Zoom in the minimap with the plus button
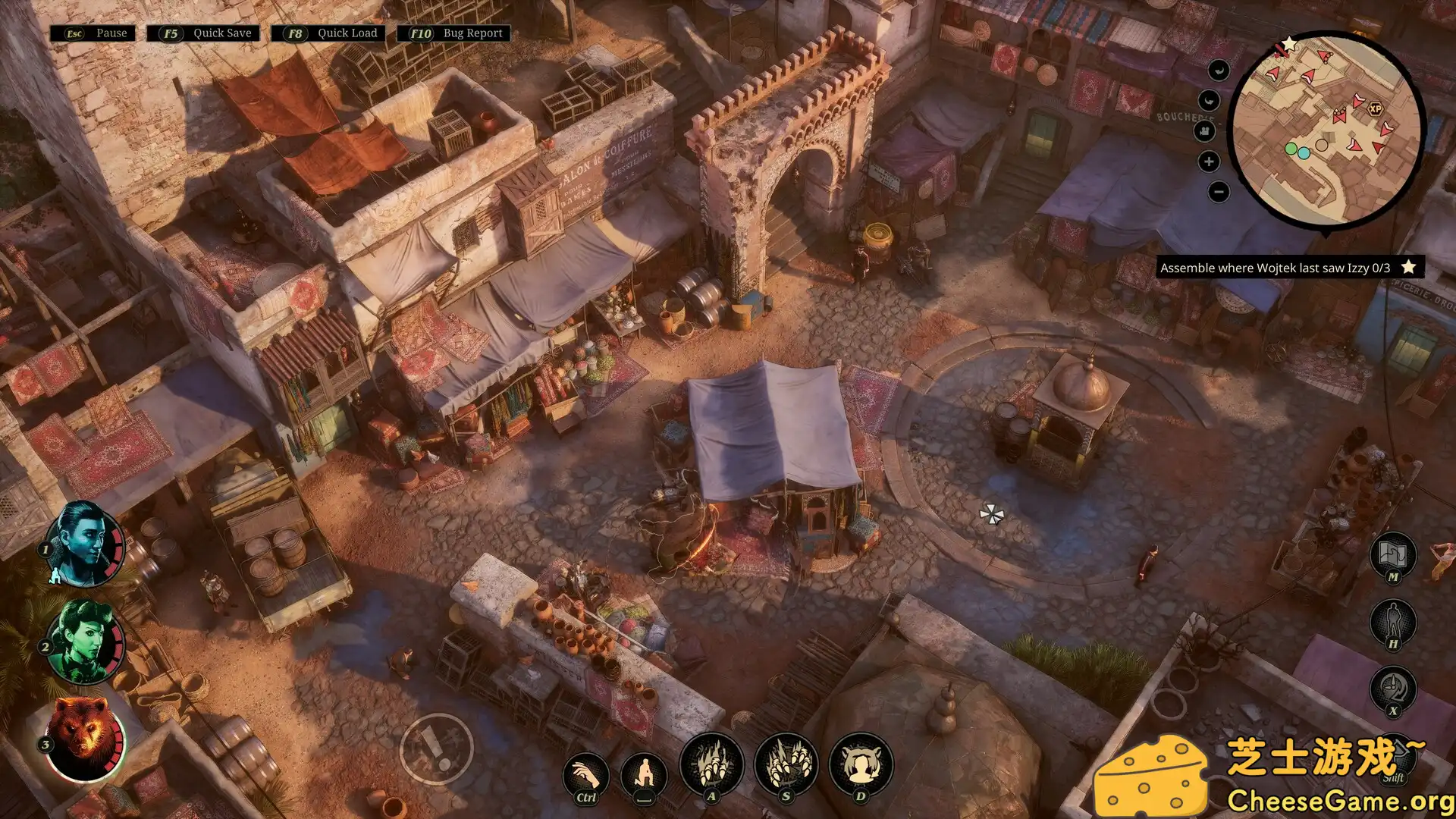1456x819 pixels. click(1207, 161)
